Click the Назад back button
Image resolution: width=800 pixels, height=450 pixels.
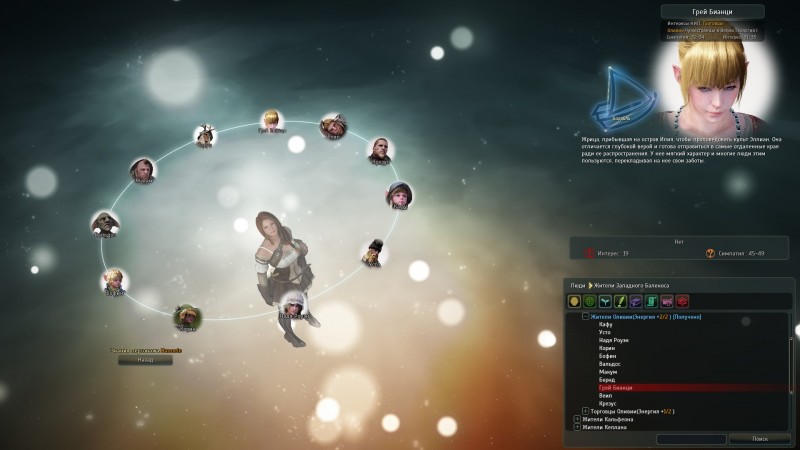[138, 359]
